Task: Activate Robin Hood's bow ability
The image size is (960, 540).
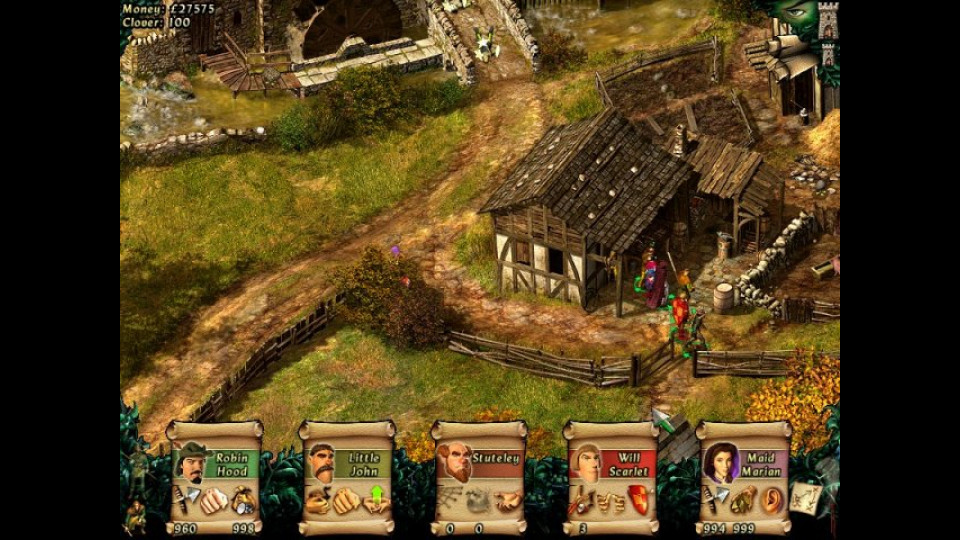Action: [x=187, y=499]
